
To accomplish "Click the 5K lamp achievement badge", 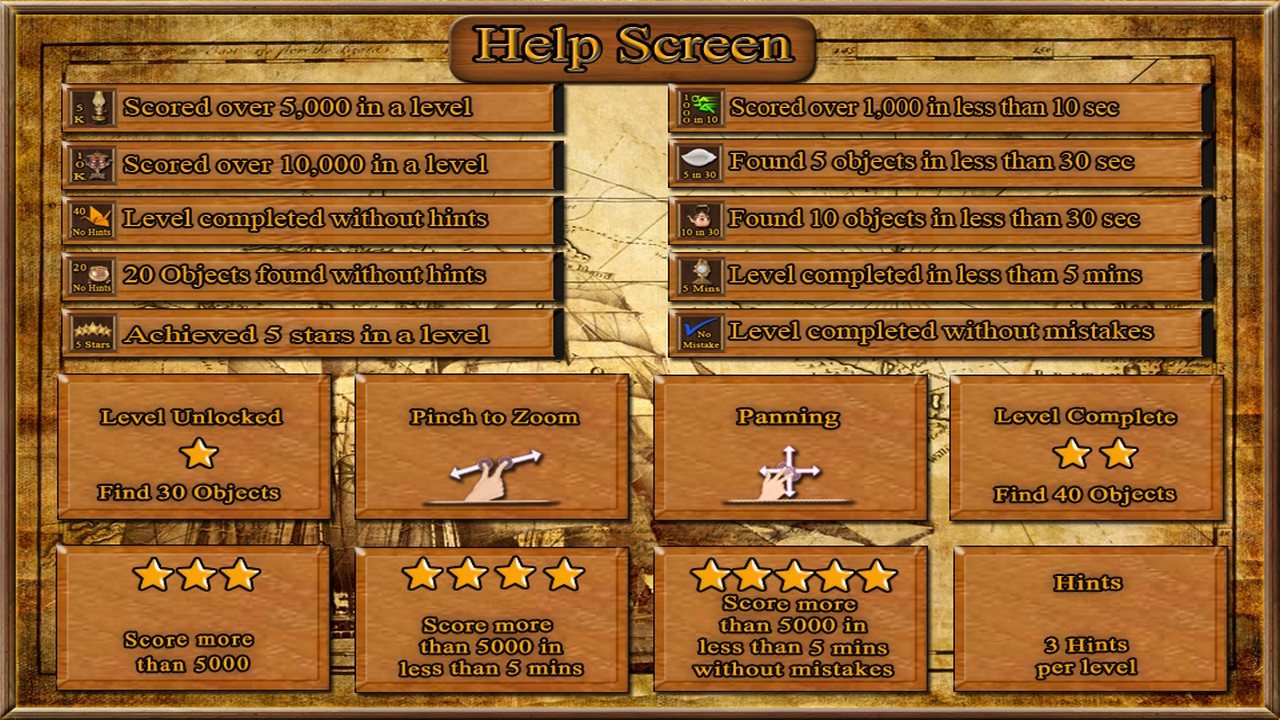I will [x=91, y=107].
